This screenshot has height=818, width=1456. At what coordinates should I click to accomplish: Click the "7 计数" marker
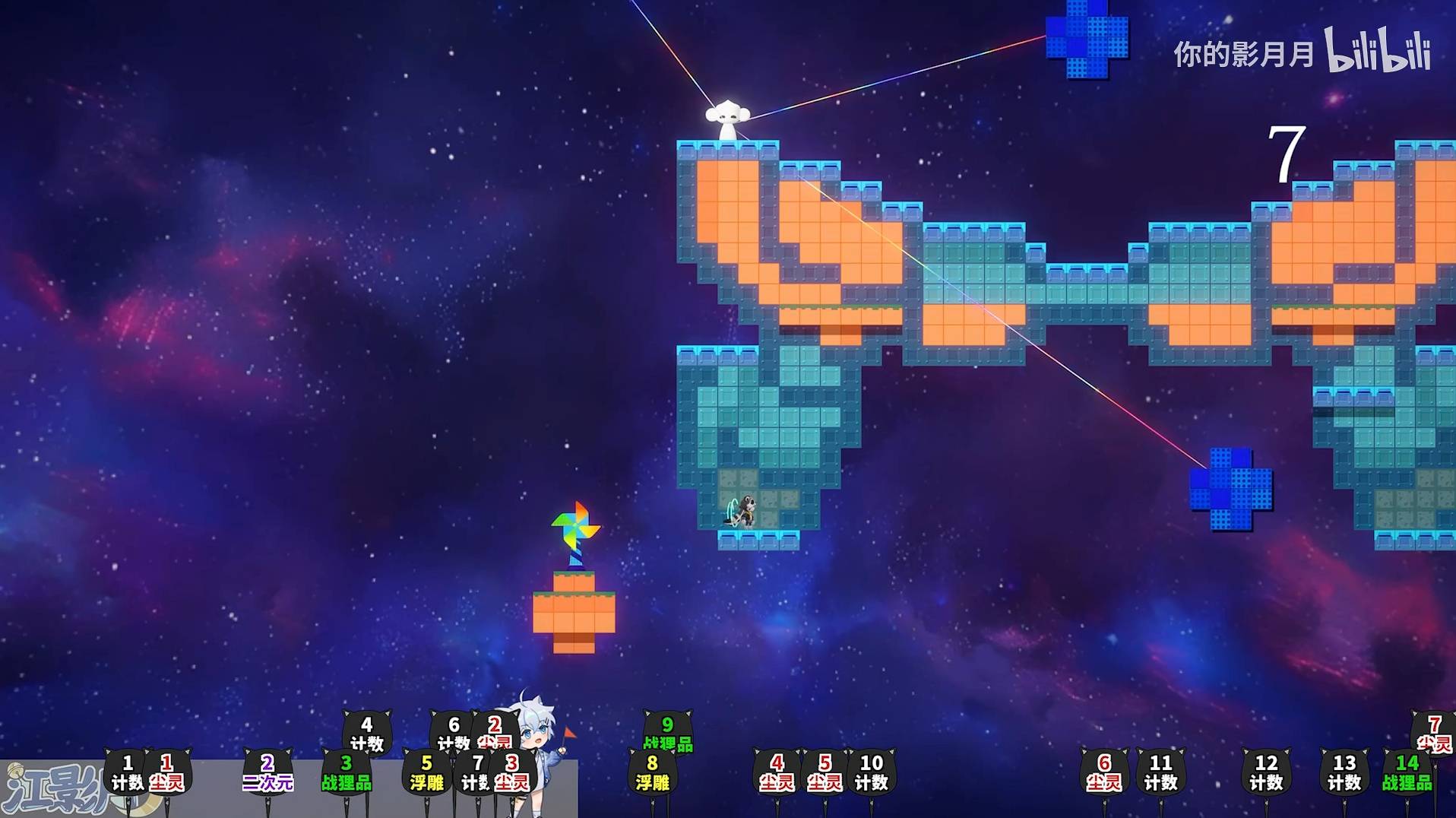(476, 772)
